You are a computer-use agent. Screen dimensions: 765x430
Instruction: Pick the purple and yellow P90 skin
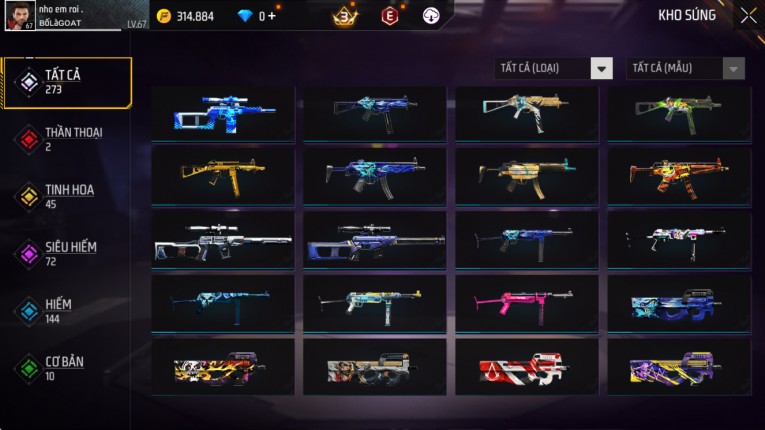[x=679, y=366]
